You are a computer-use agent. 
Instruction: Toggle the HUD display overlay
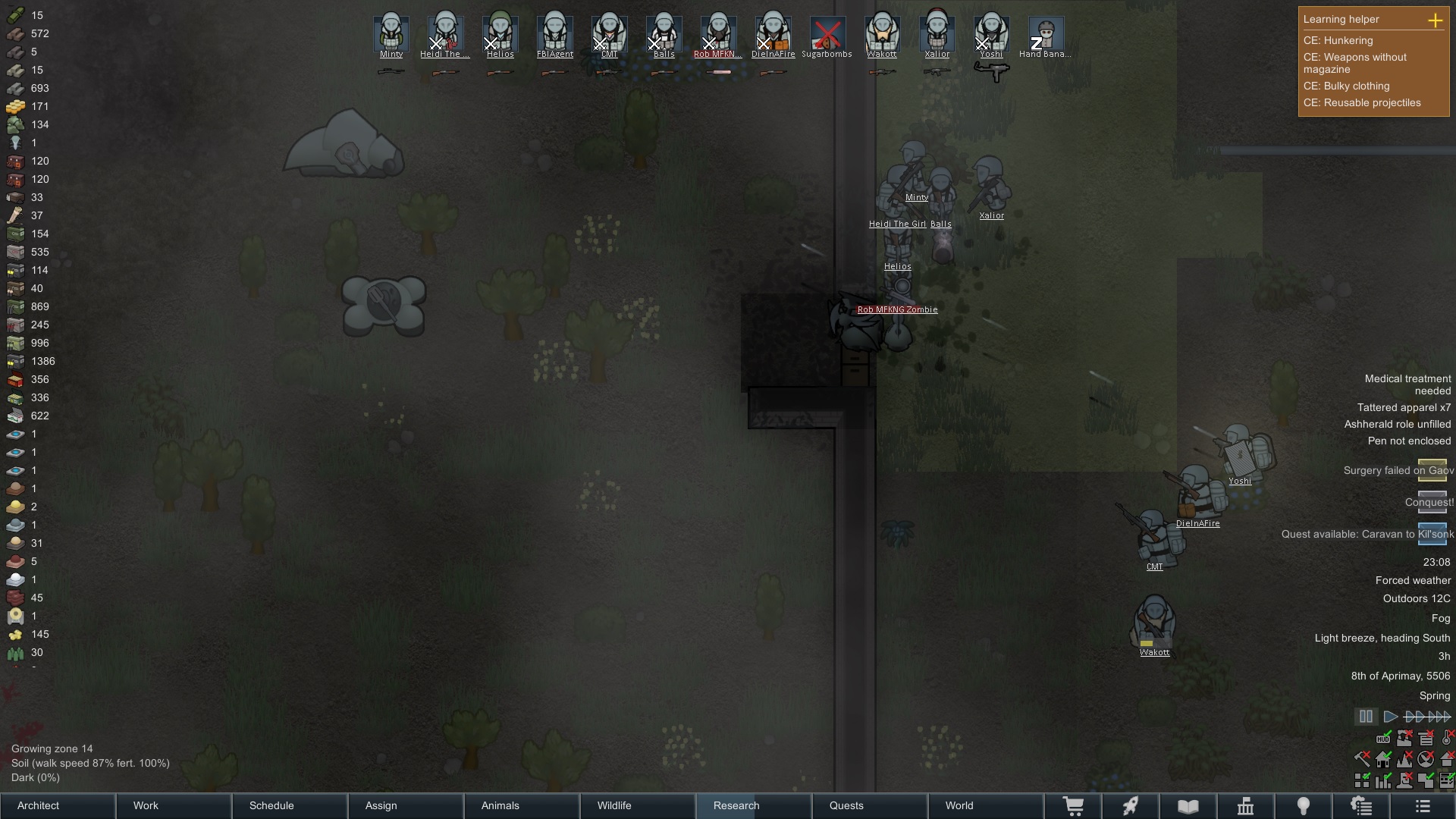(1383, 739)
